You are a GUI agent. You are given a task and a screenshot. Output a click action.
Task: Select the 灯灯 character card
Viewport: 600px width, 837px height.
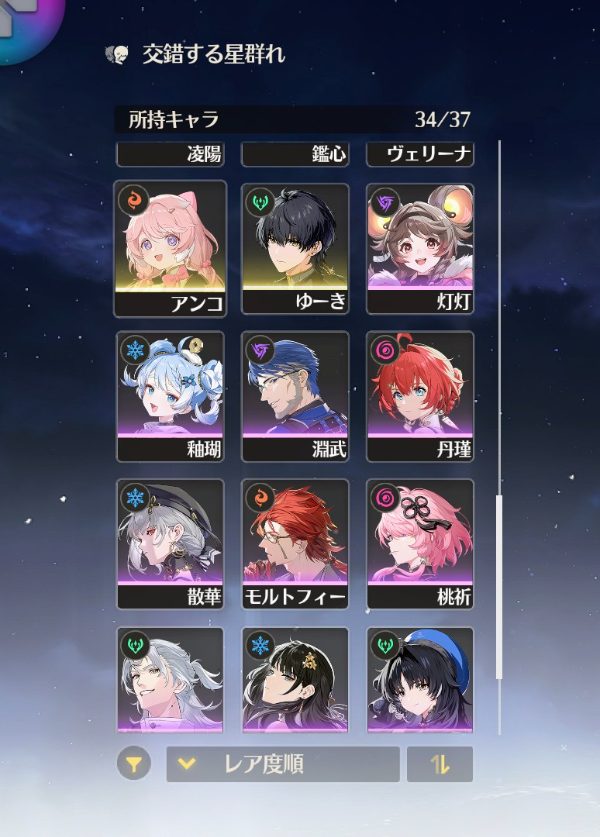420,248
